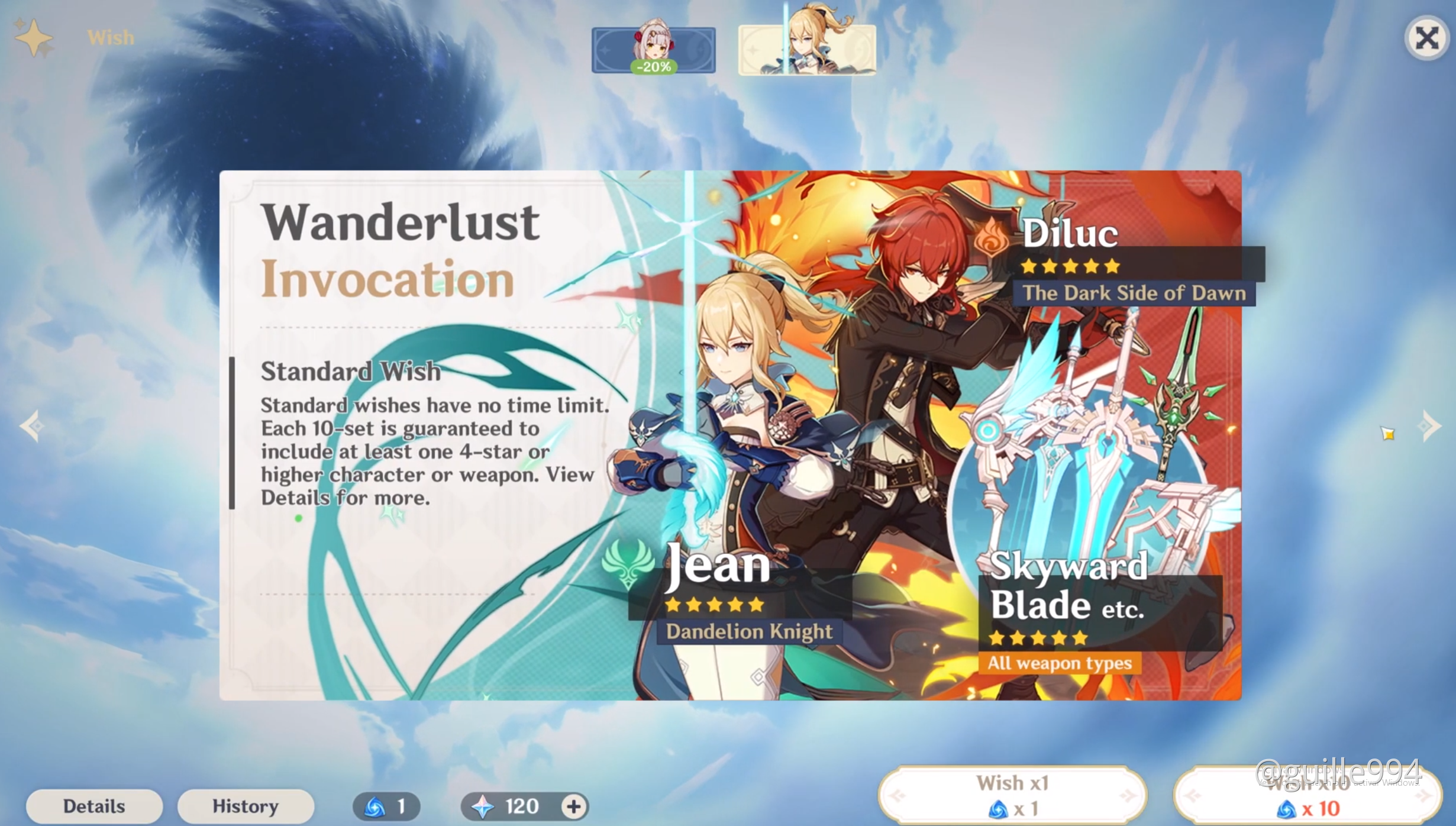Open the Details page
1456x826 pixels.
pyautogui.click(x=94, y=806)
